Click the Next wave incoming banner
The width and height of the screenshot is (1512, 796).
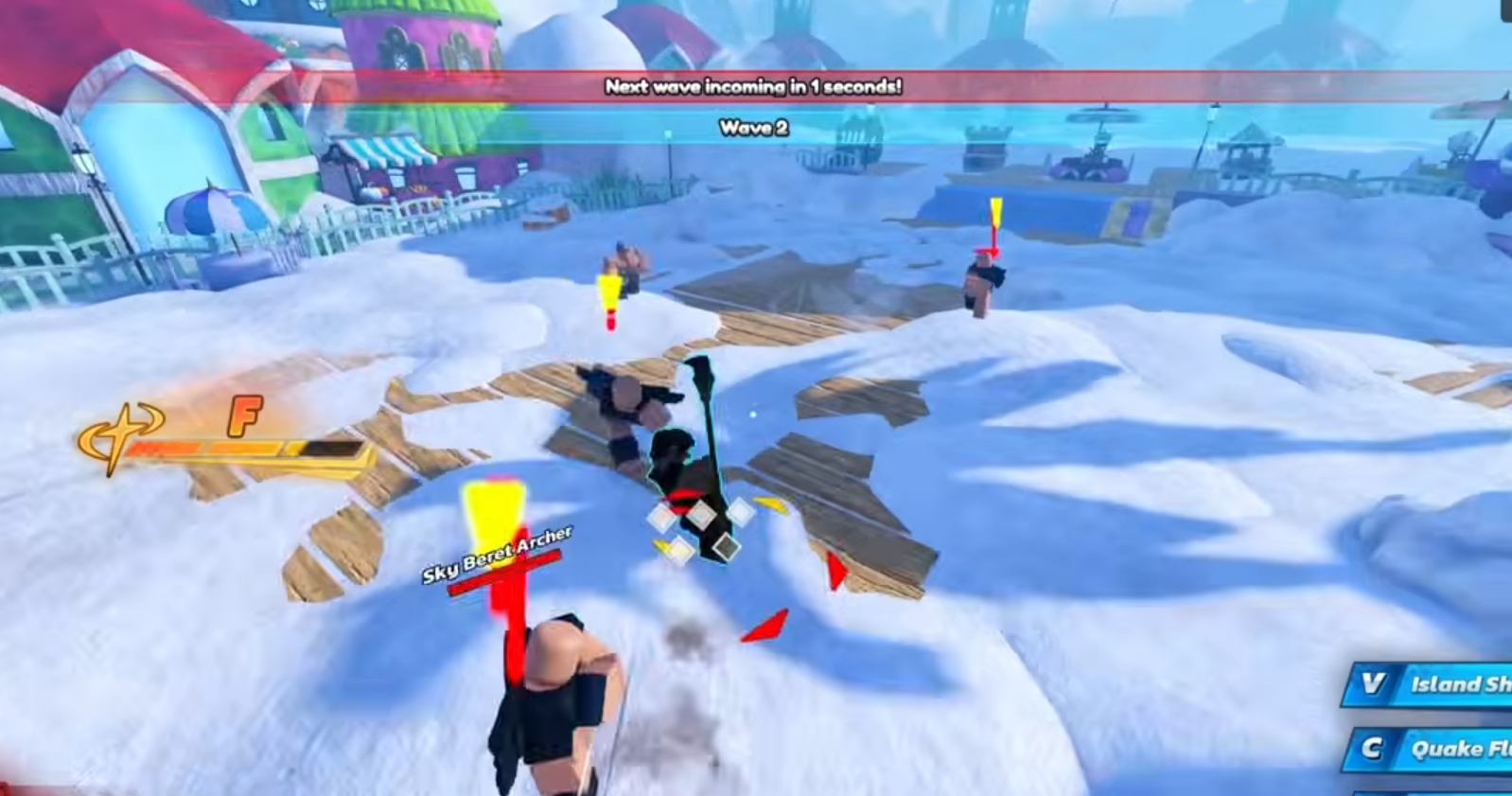click(x=753, y=87)
